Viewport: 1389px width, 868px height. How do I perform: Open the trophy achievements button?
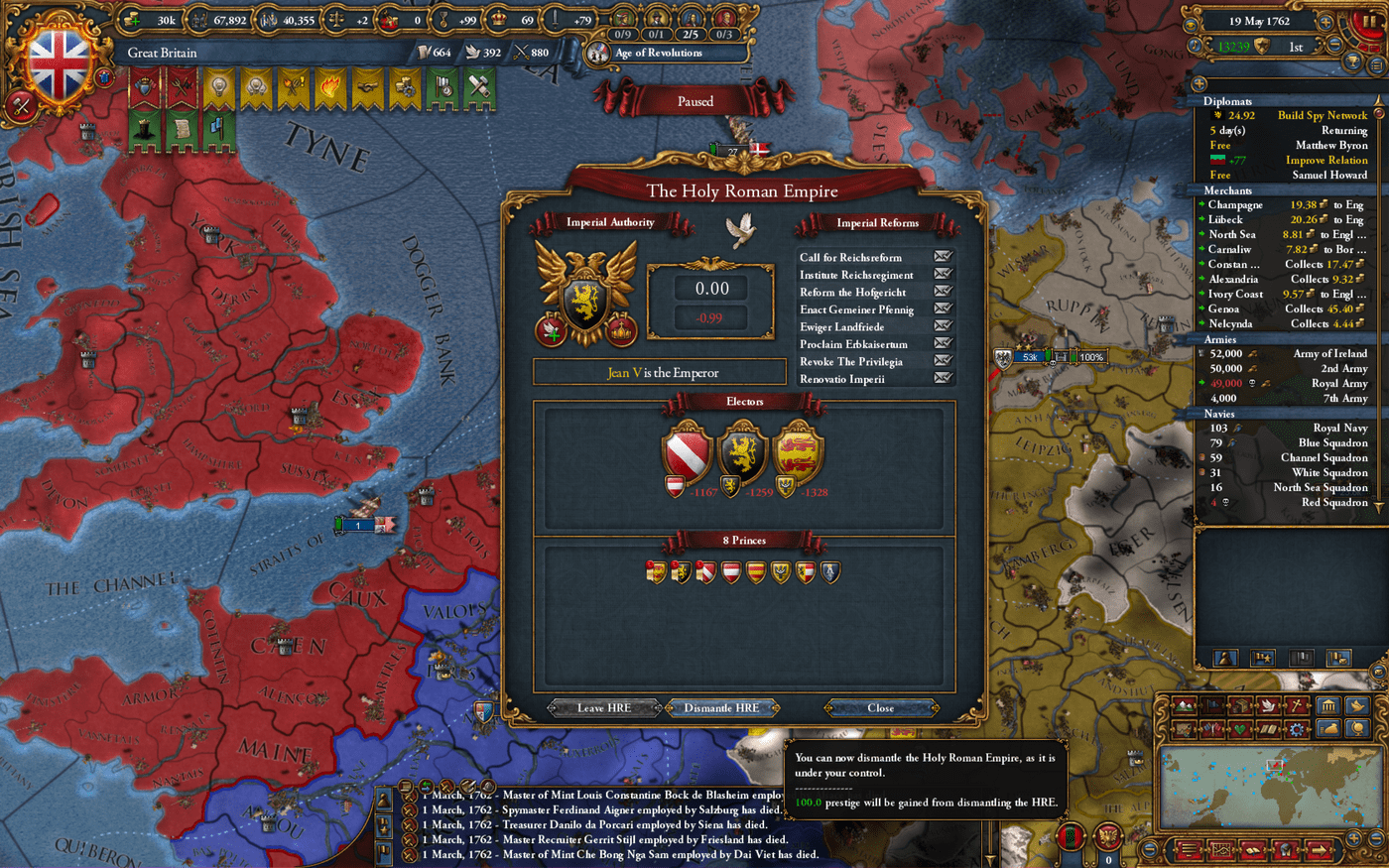[x=1351, y=62]
